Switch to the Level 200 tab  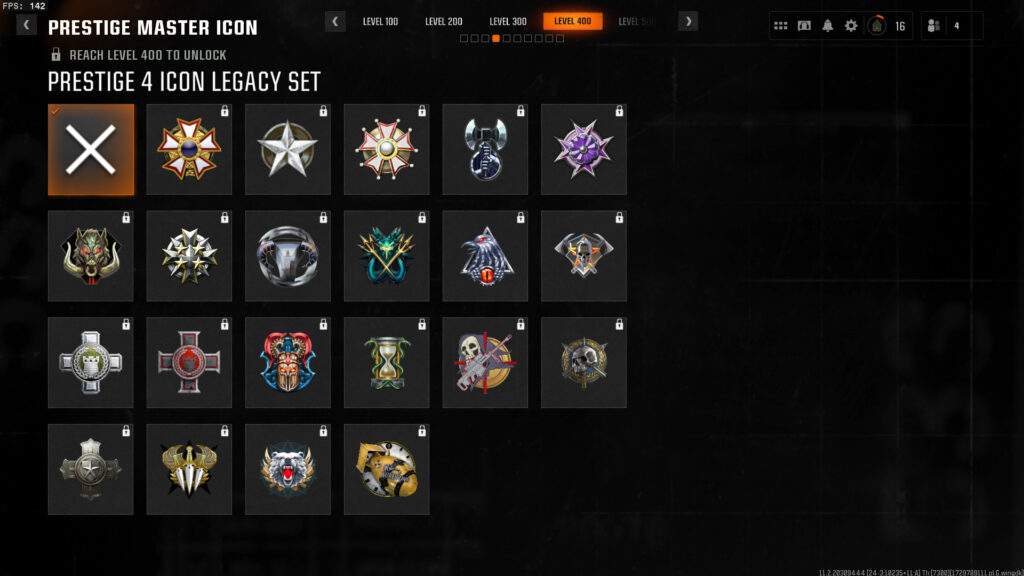[444, 21]
